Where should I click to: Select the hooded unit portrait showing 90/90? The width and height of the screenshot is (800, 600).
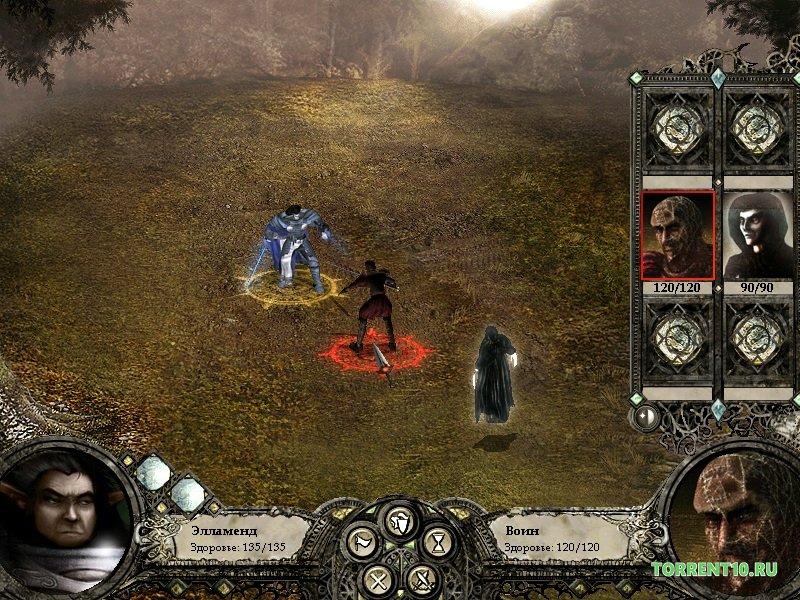(757, 235)
